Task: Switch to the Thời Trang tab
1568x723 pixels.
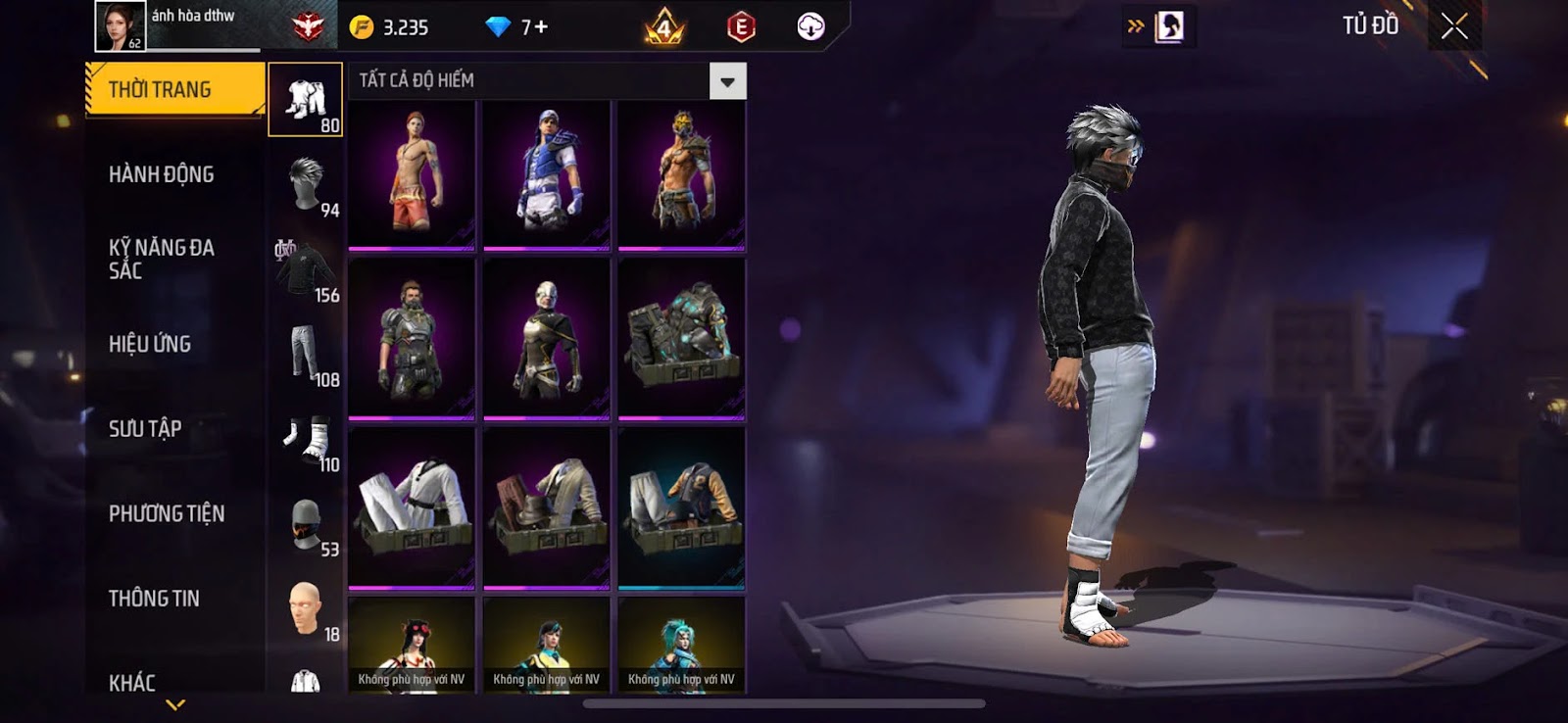Action: (174, 90)
